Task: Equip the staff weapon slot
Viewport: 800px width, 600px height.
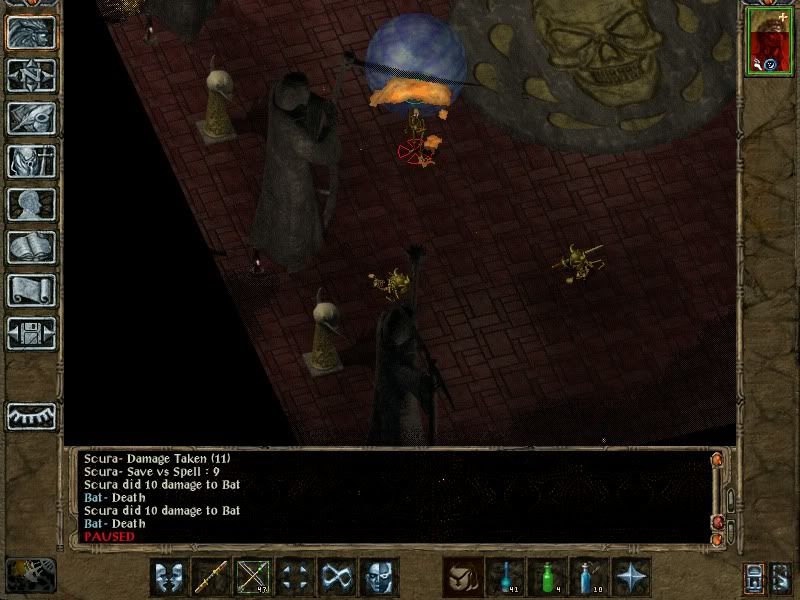Action: click(211, 577)
